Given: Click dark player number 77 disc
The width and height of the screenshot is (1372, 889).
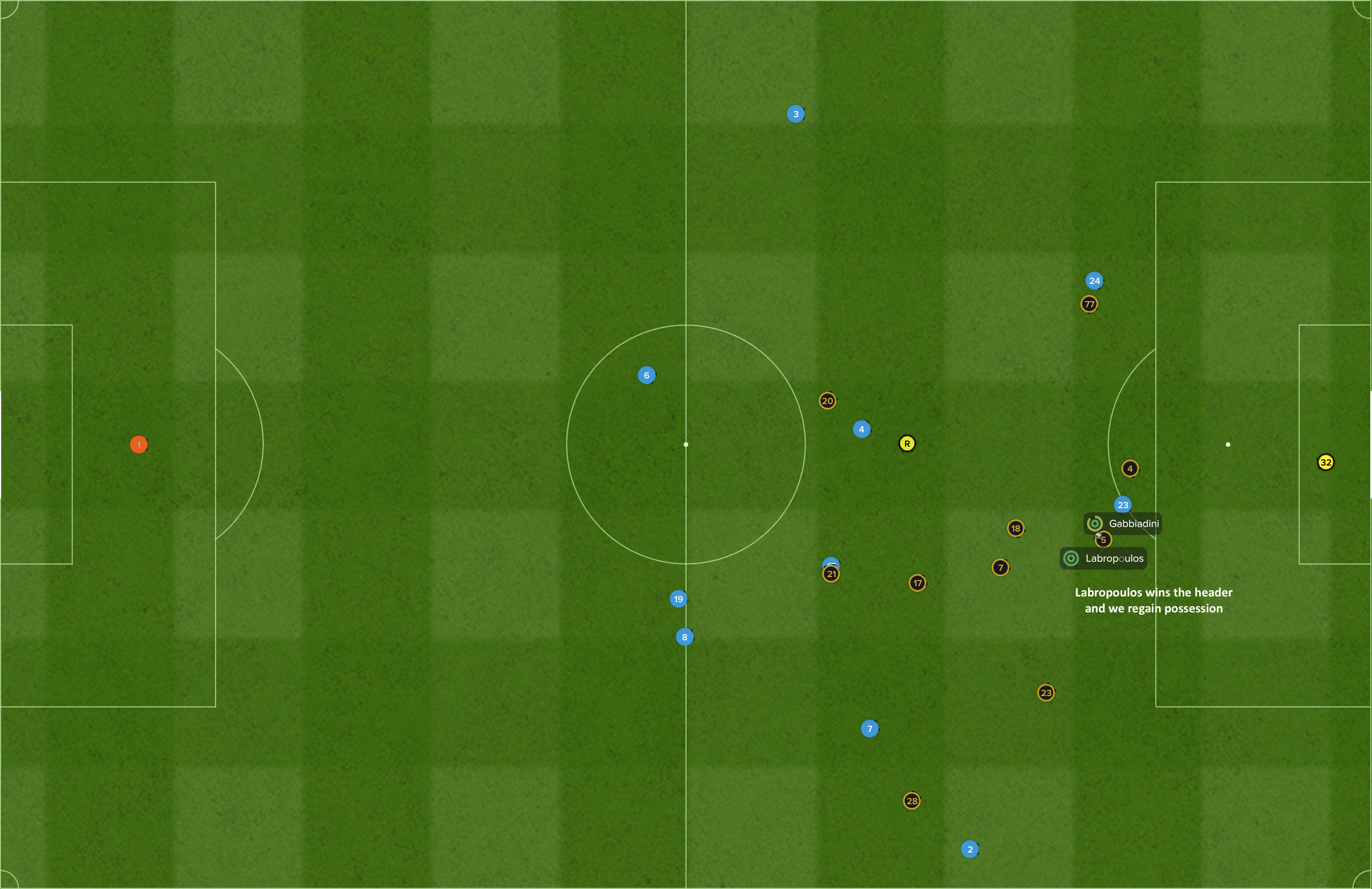Looking at the screenshot, I should pyautogui.click(x=1089, y=304).
